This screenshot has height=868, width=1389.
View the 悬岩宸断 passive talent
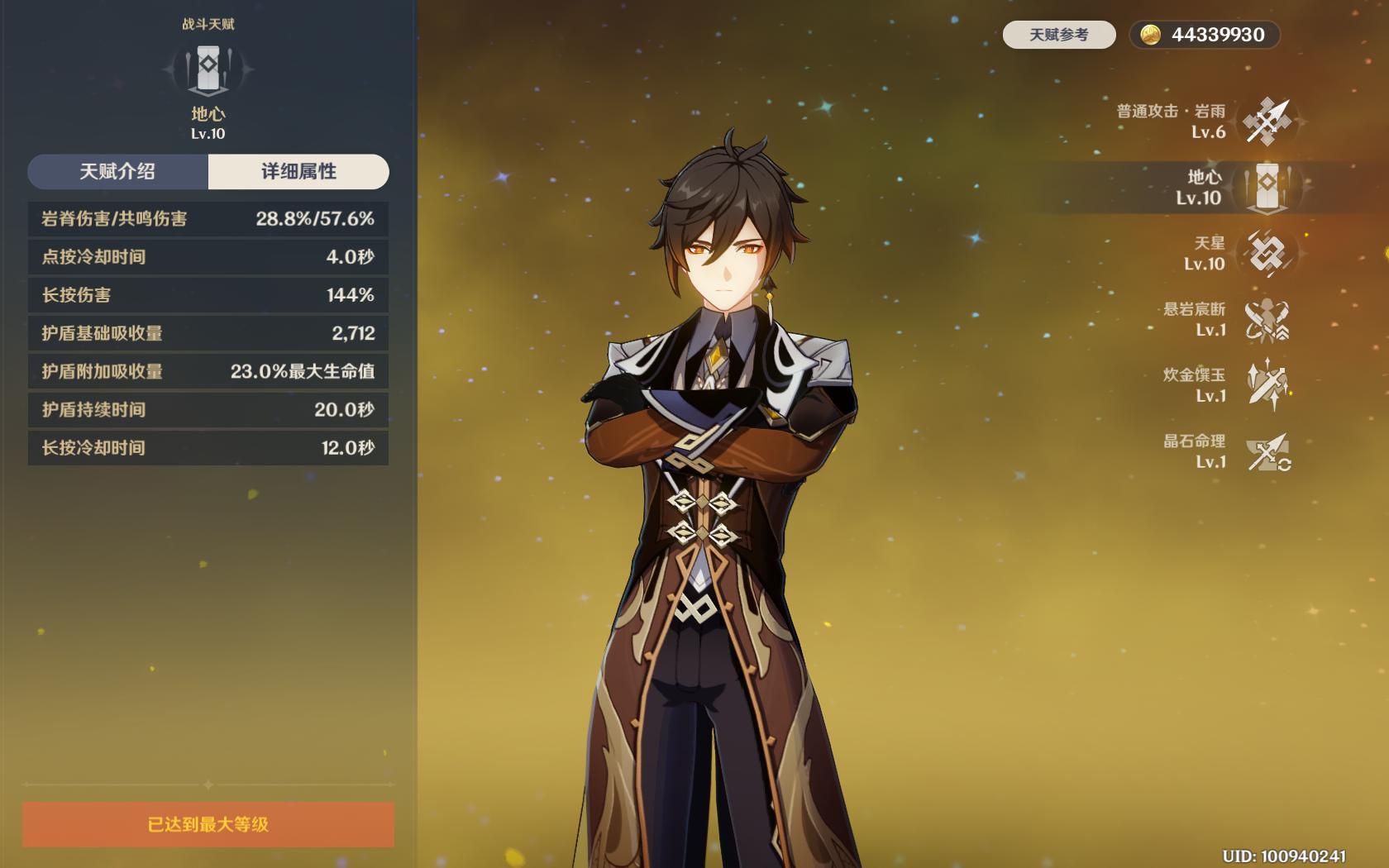pyautogui.click(x=1266, y=320)
